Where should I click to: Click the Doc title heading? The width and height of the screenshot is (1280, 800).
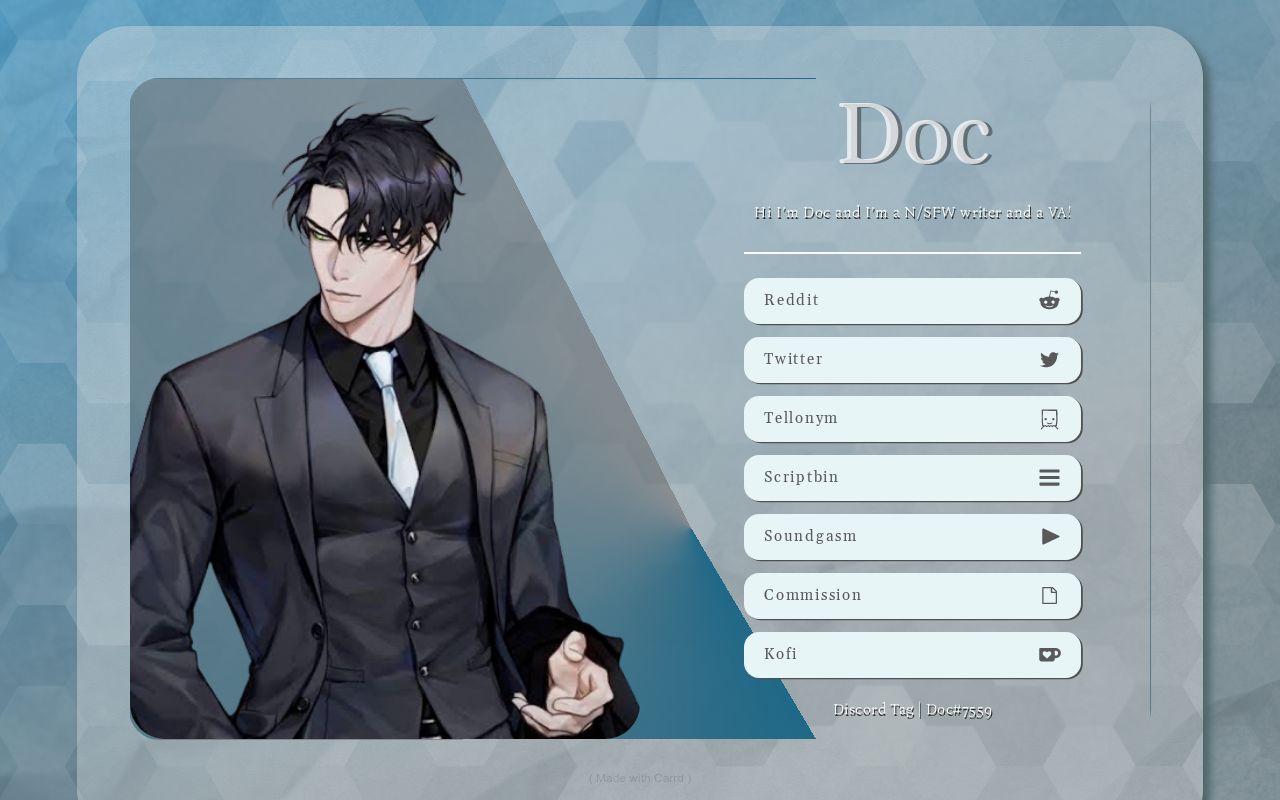pos(912,133)
